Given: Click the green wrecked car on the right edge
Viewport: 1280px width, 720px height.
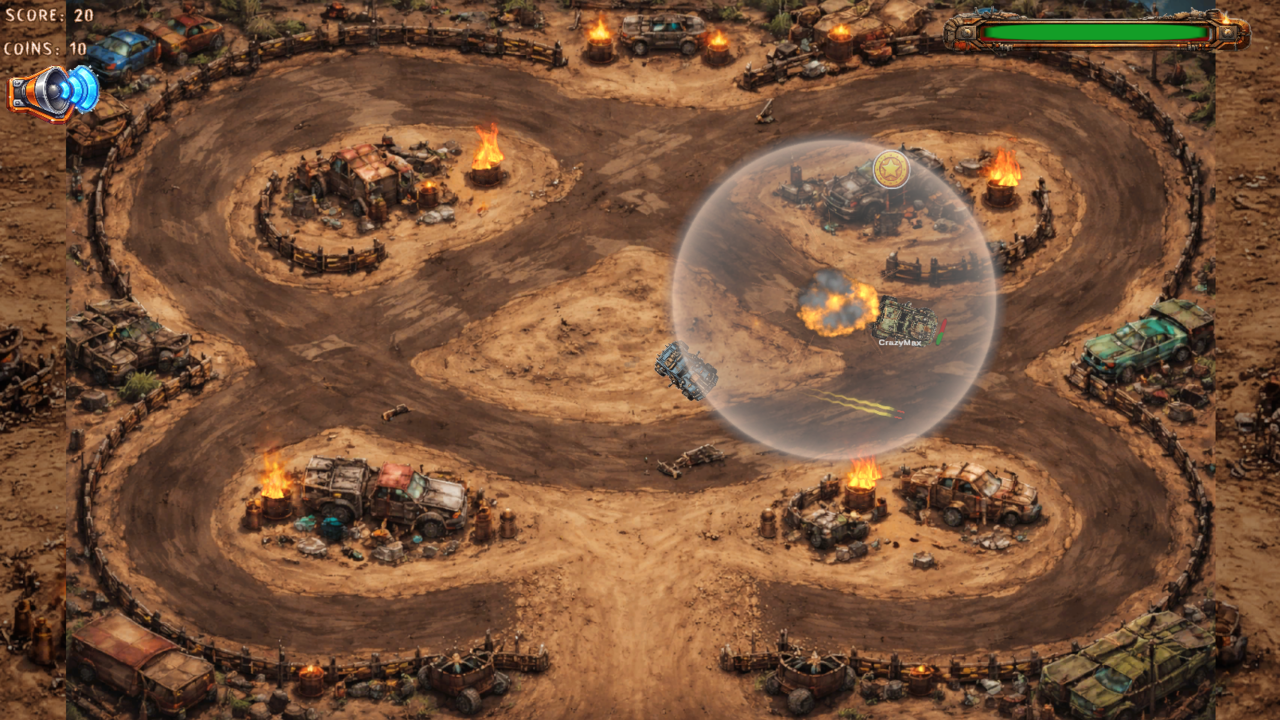Looking at the screenshot, I should 1135,345.
